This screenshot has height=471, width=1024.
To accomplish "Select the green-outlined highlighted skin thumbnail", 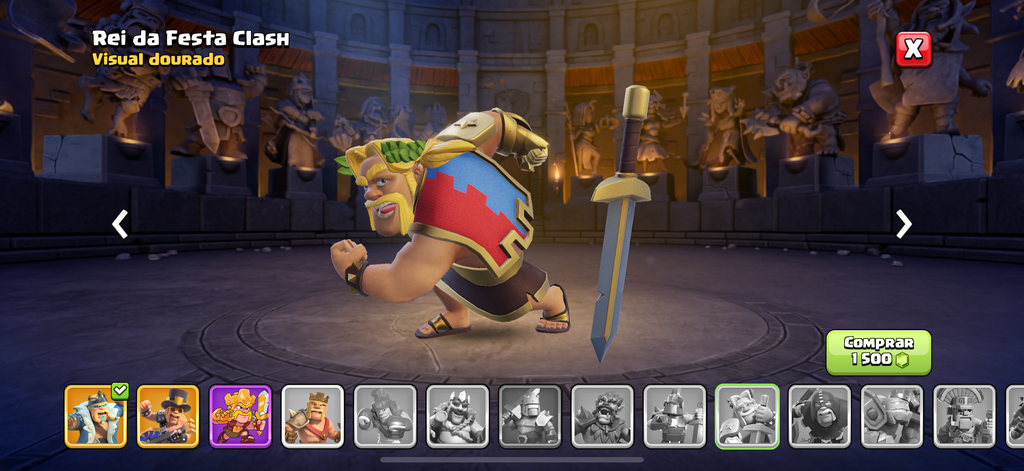I will tap(747, 415).
